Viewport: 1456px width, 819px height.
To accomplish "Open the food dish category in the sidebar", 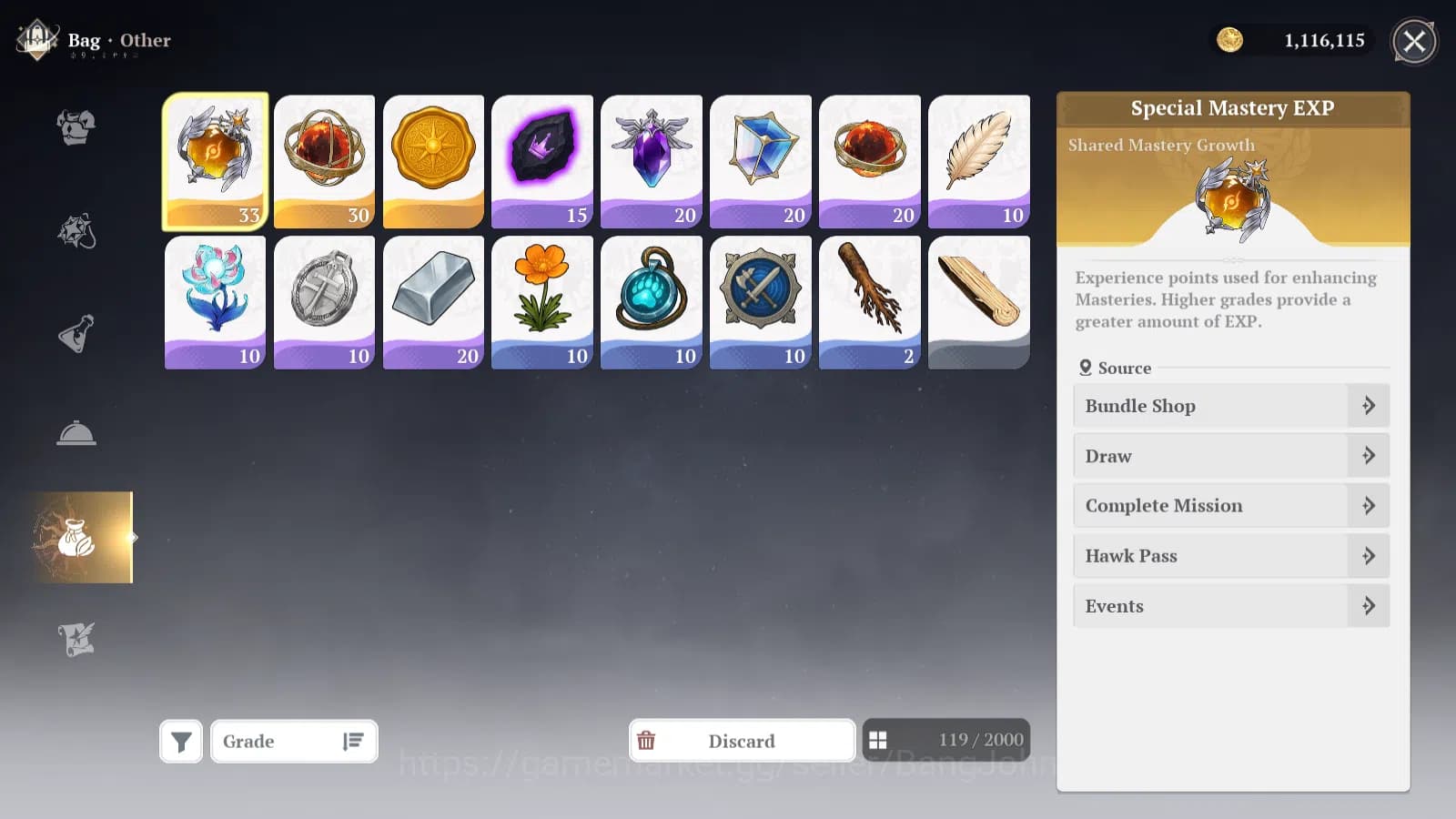I will point(77,432).
